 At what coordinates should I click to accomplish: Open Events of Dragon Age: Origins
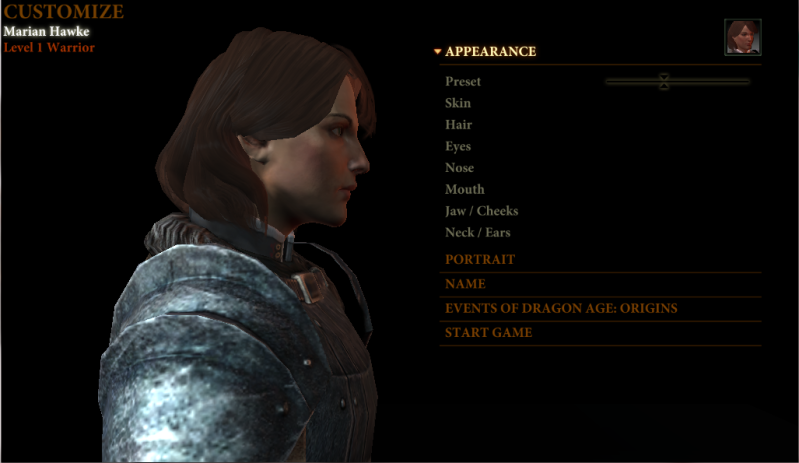561,308
